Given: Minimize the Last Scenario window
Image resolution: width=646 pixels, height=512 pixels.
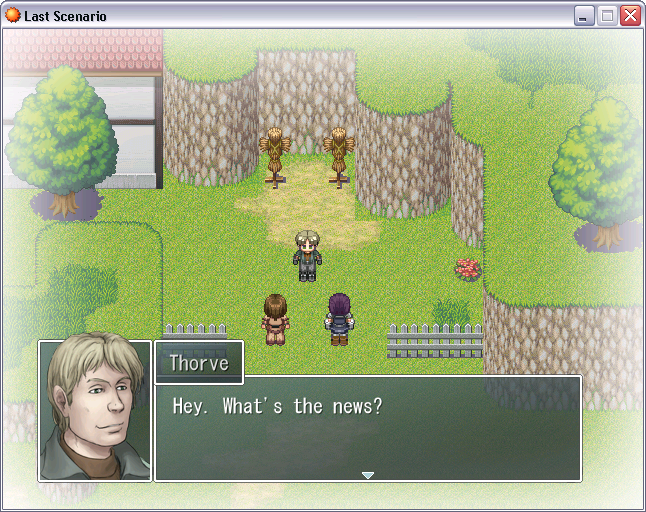Looking at the screenshot, I should tap(584, 16).
